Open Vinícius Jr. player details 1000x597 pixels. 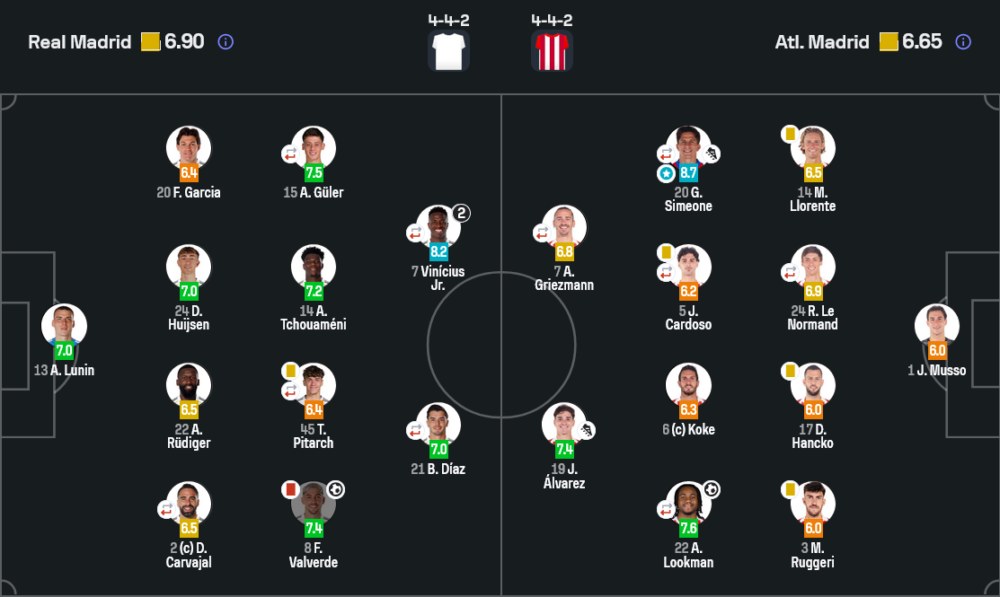[439, 228]
